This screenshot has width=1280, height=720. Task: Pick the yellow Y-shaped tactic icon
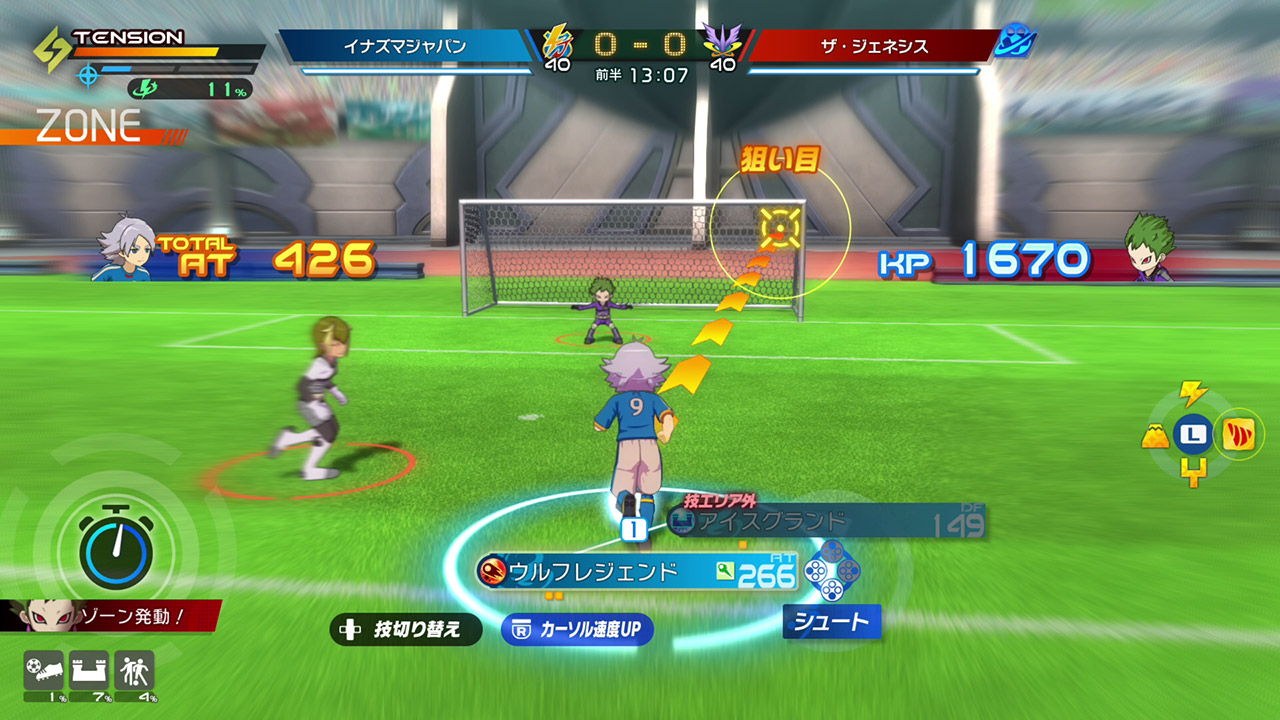1192,472
